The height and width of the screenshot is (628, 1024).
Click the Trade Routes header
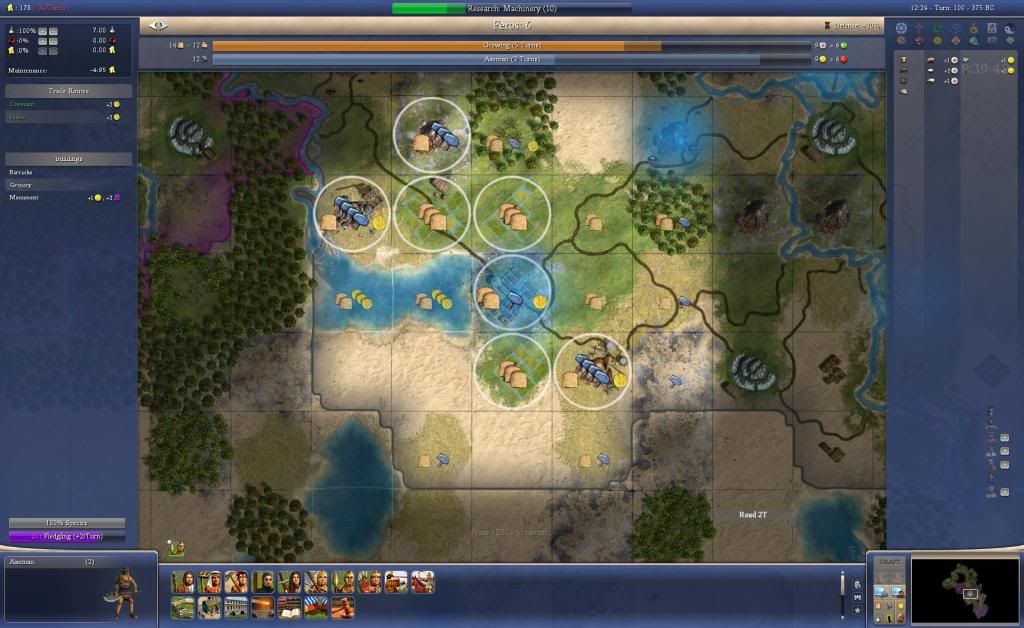[x=69, y=91]
